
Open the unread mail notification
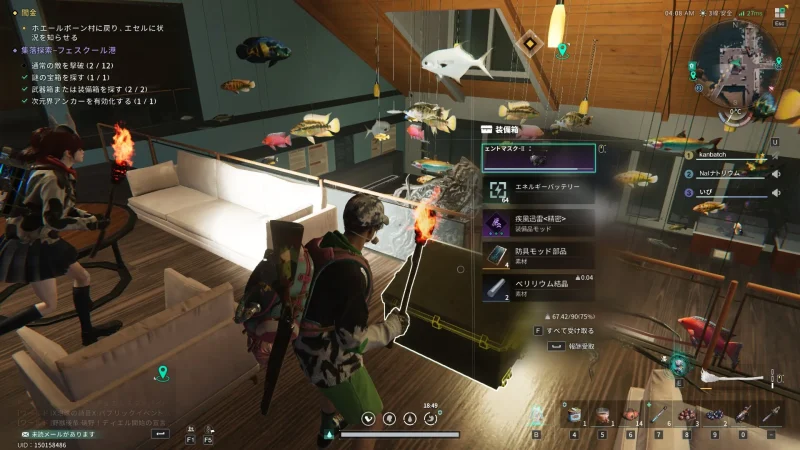[x=60, y=434]
